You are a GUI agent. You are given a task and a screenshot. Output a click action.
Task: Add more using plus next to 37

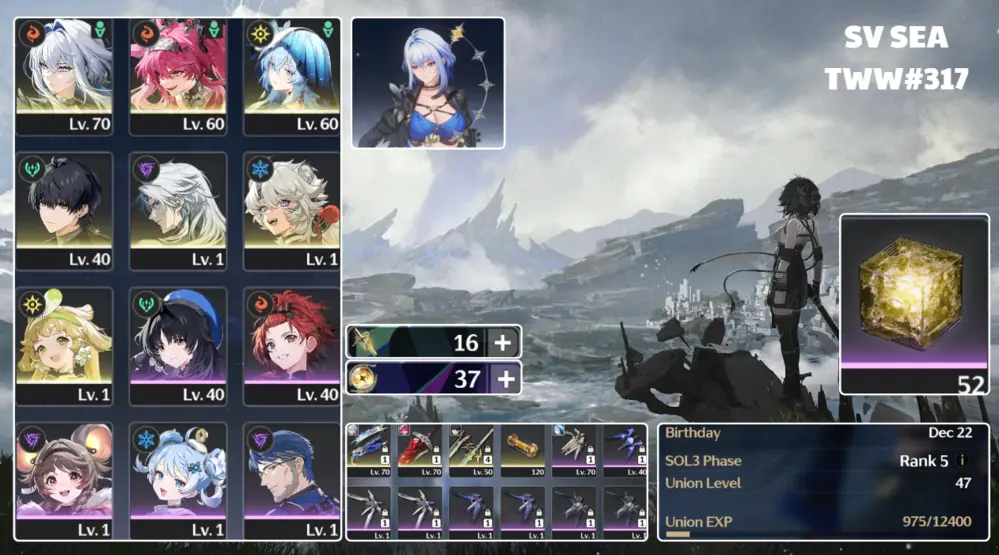[x=502, y=379]
